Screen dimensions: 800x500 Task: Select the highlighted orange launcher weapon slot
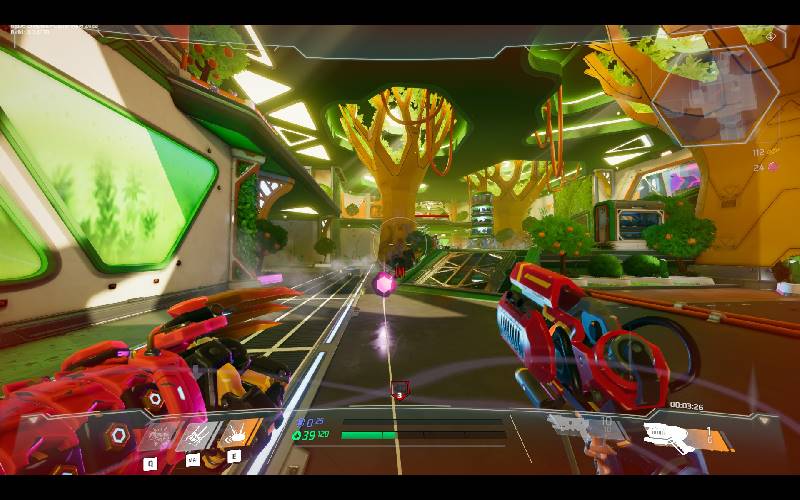pyautogui.click(x=678, y=436)
